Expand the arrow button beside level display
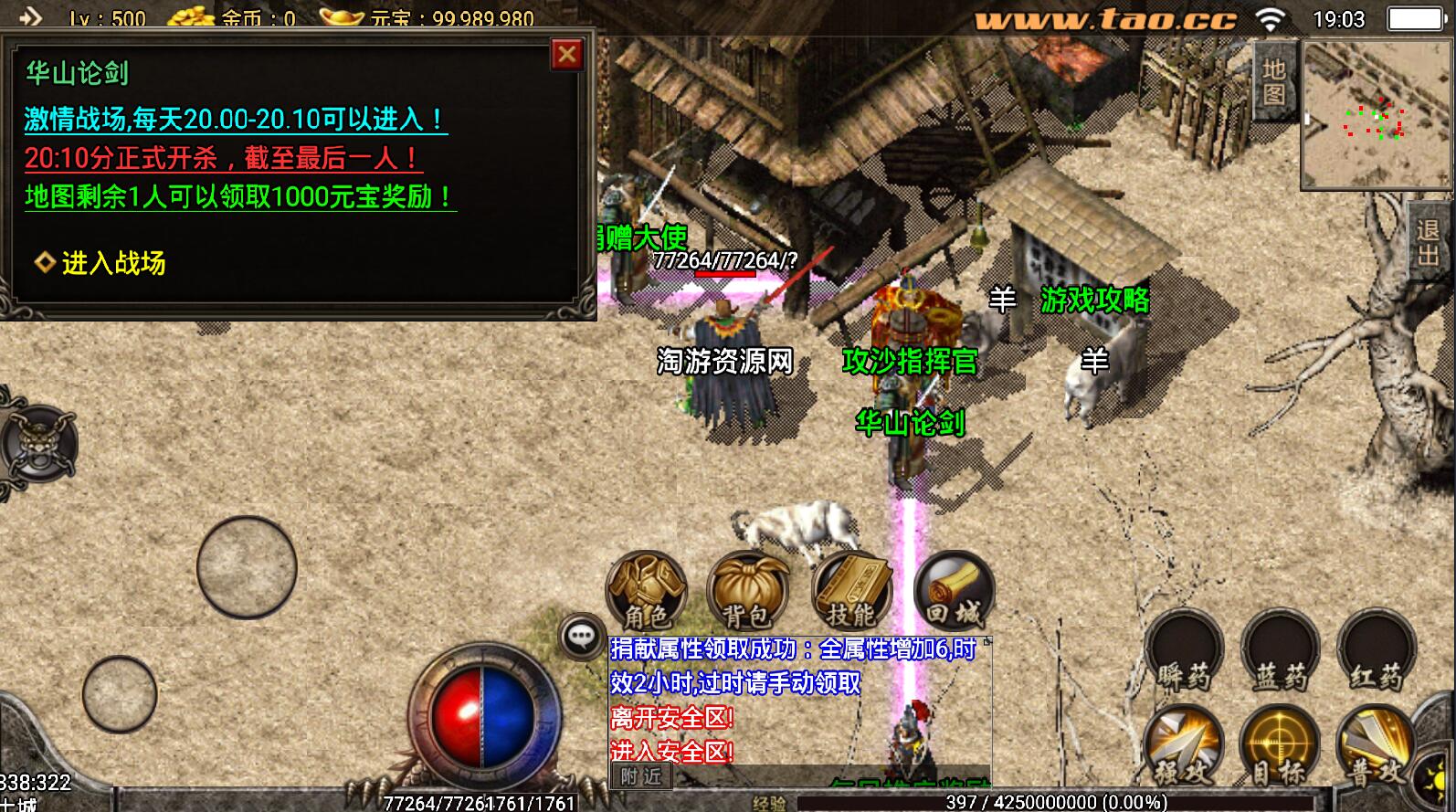1456x812 pixels. (x=30, y=16)
